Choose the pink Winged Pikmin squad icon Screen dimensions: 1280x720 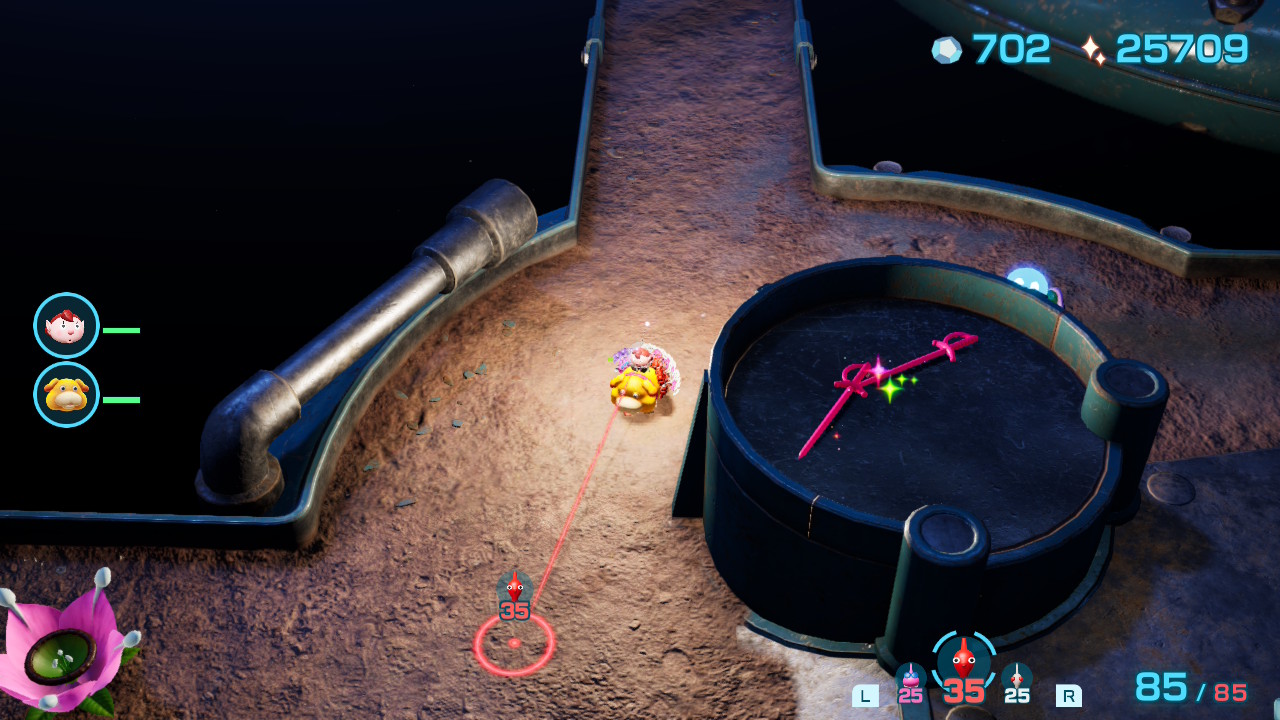pyautogui.click(x=910, y=679)
